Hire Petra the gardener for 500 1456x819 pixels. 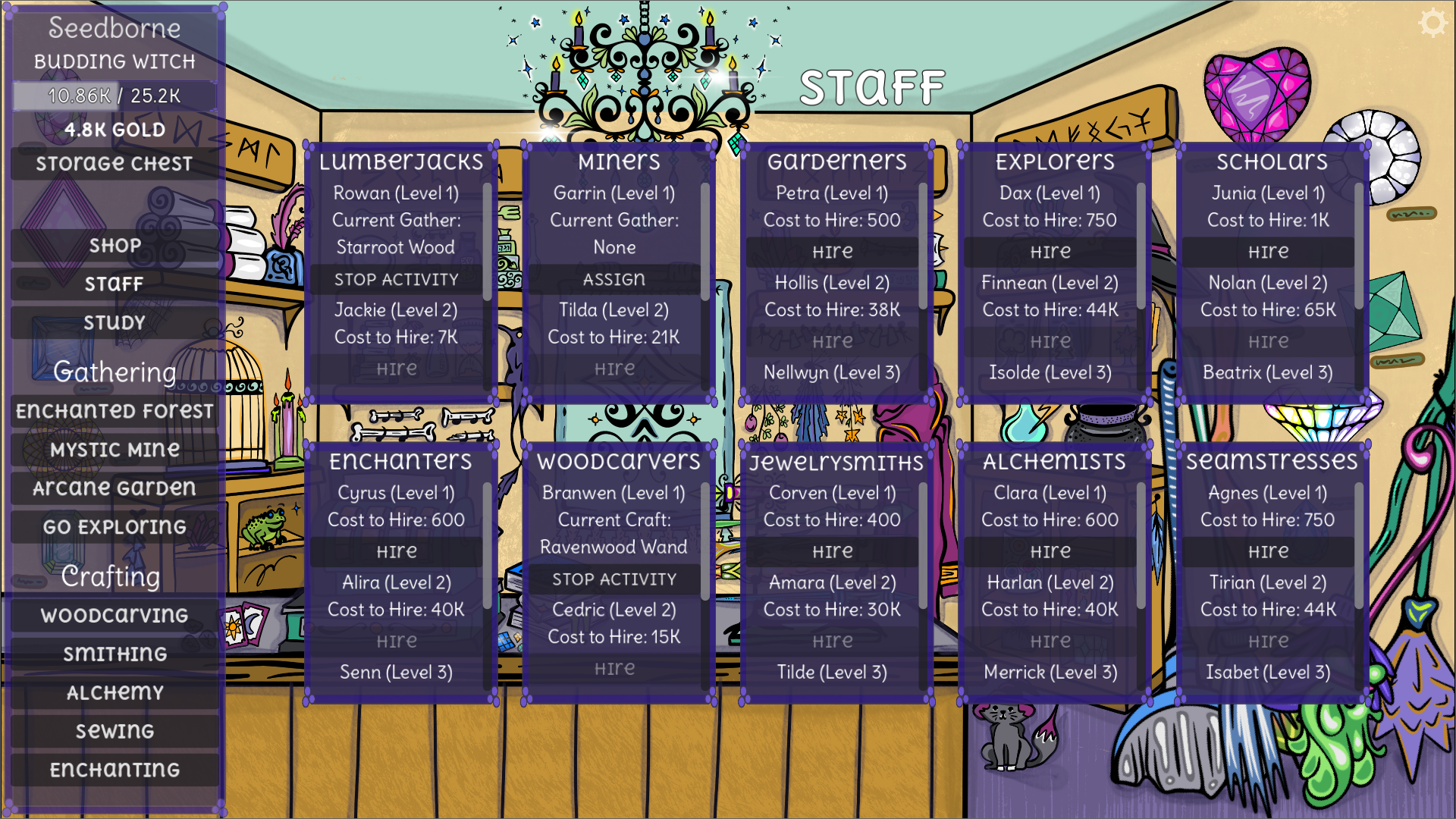pos(832,251)
